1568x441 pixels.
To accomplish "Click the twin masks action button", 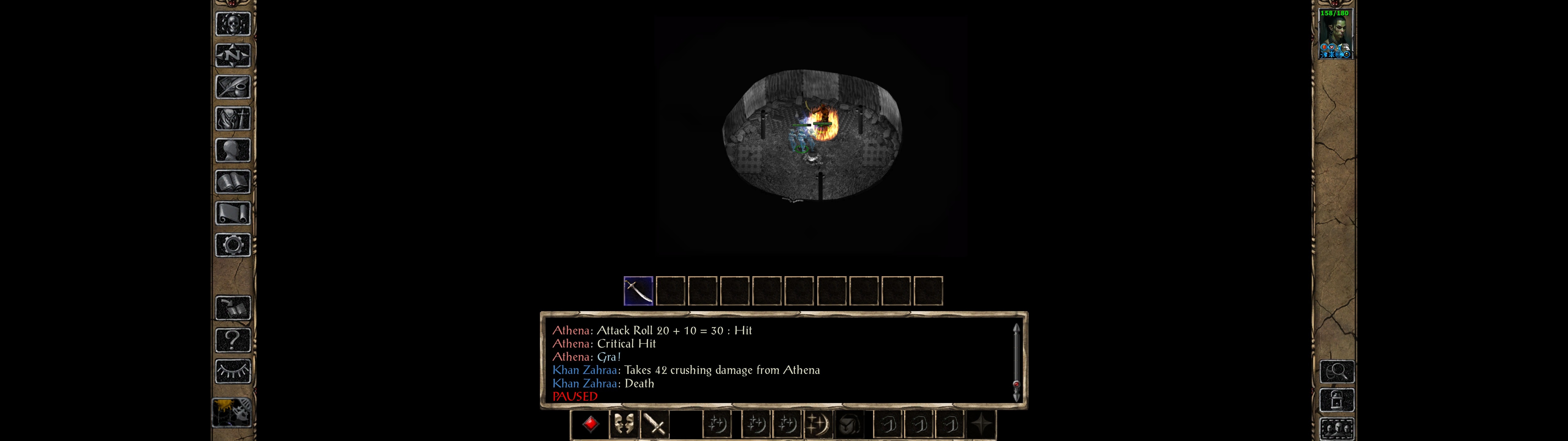I will 623,424.
